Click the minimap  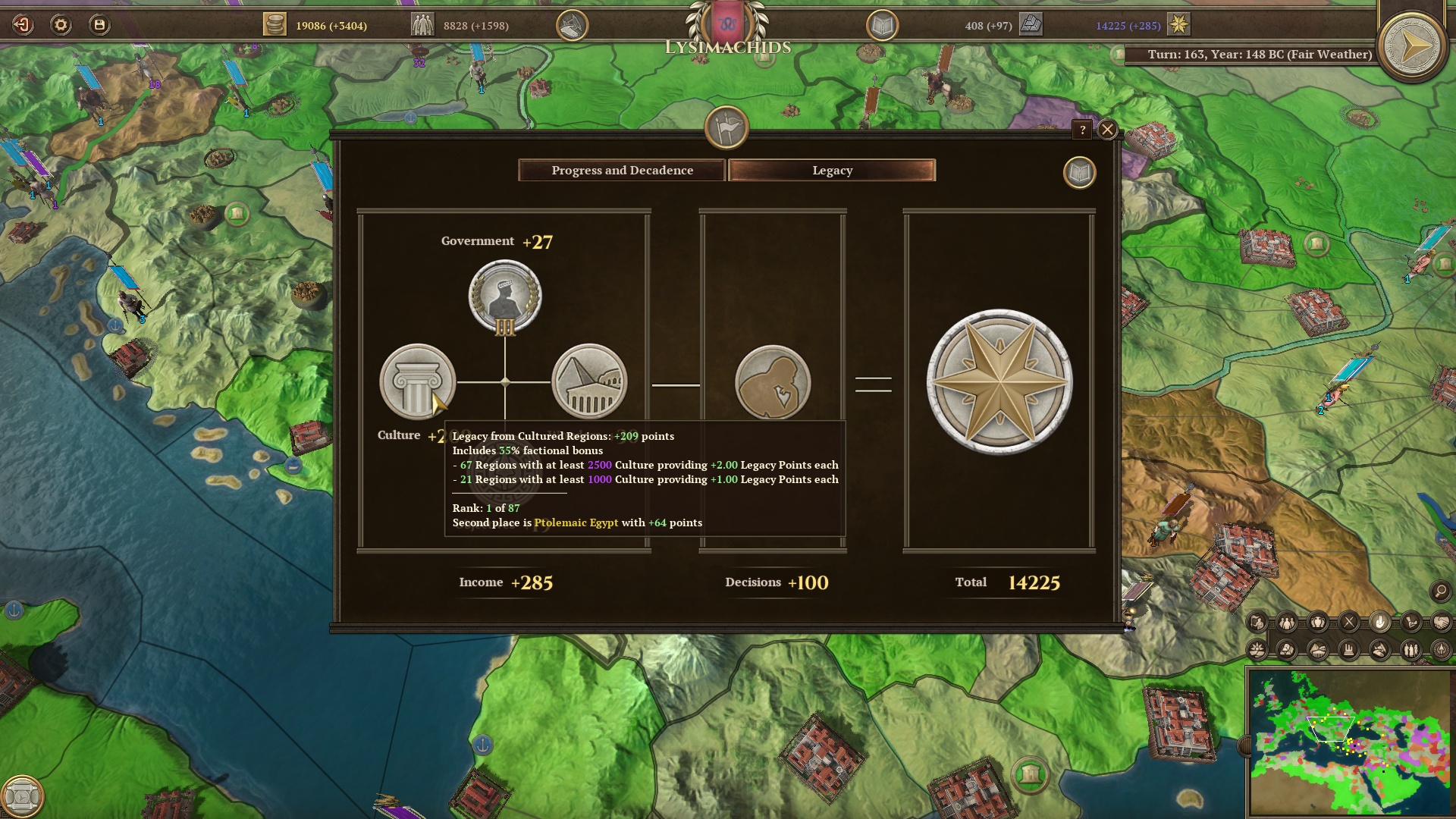coord(1350,742)
